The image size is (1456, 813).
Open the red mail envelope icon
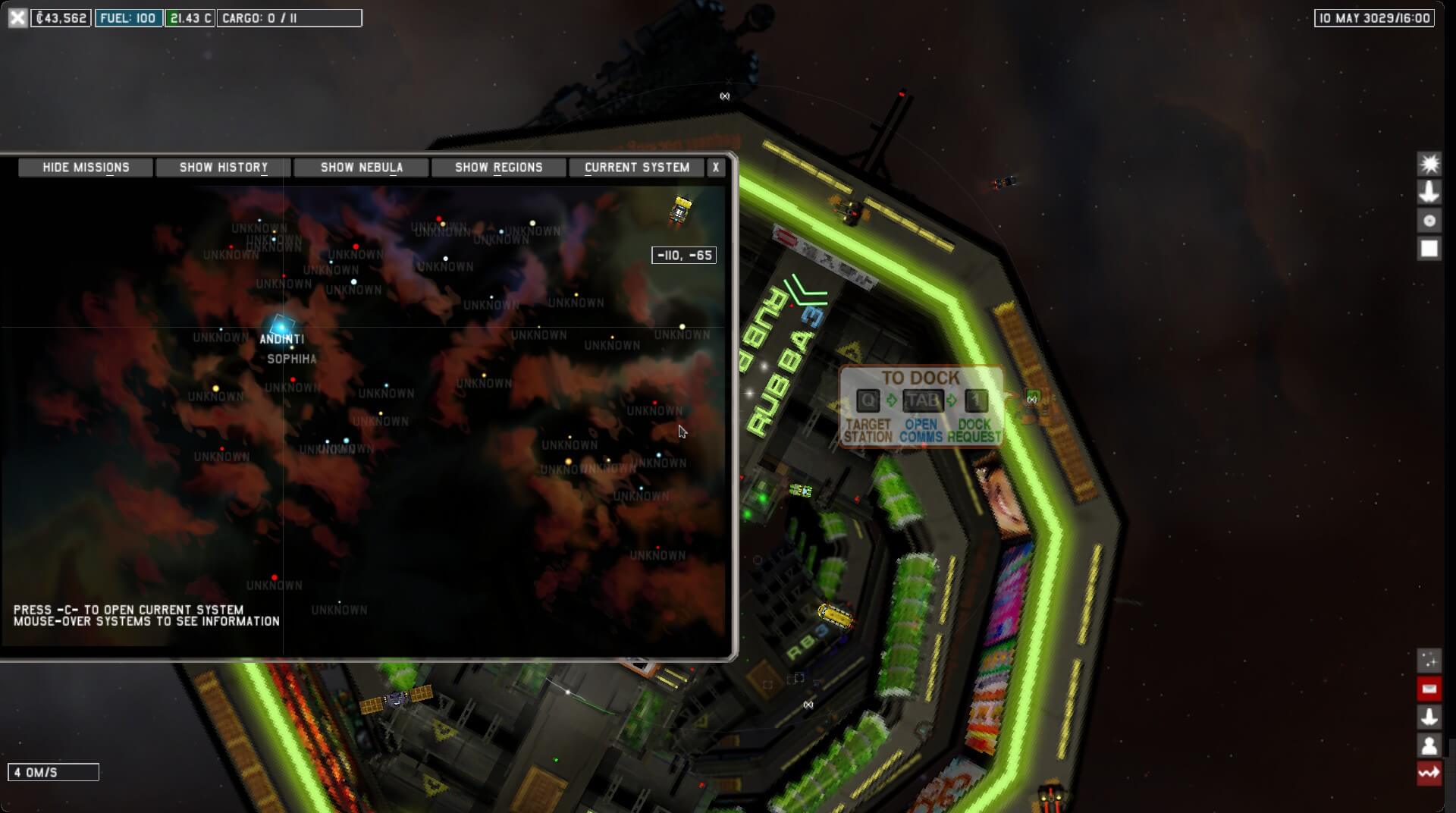[1429, 689]
